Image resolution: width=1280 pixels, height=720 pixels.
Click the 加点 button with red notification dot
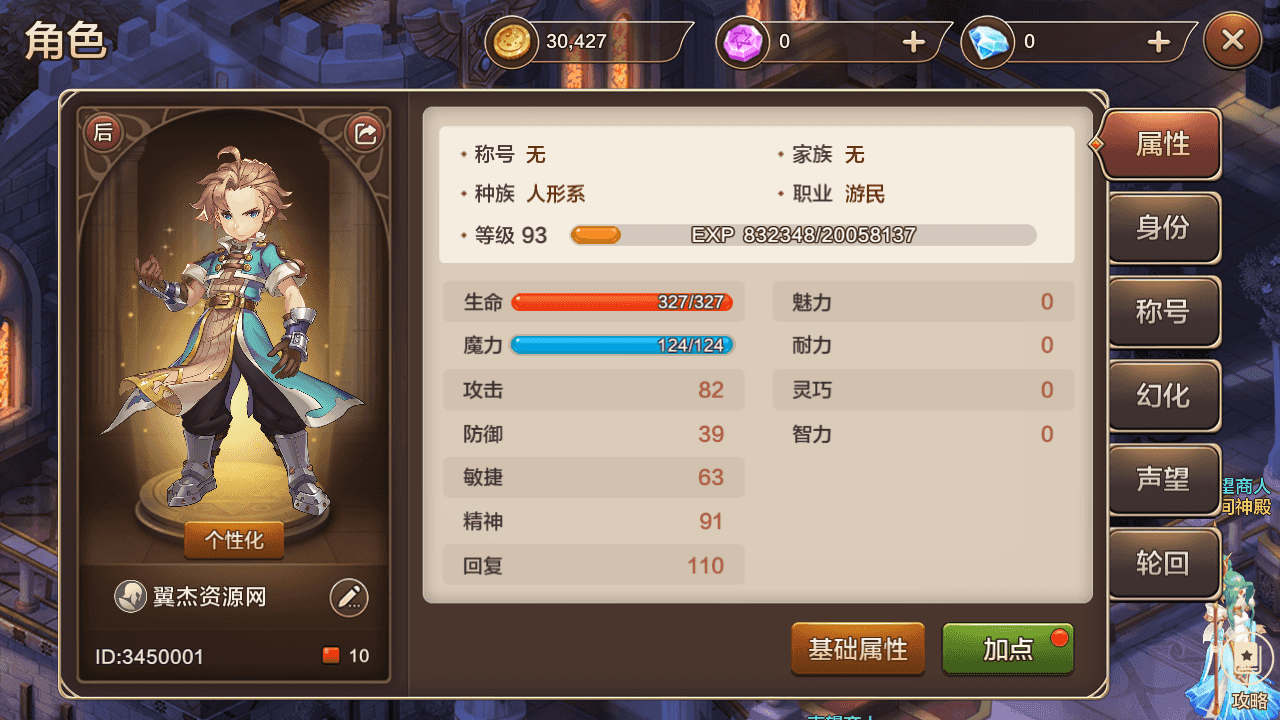point(1007,649)
